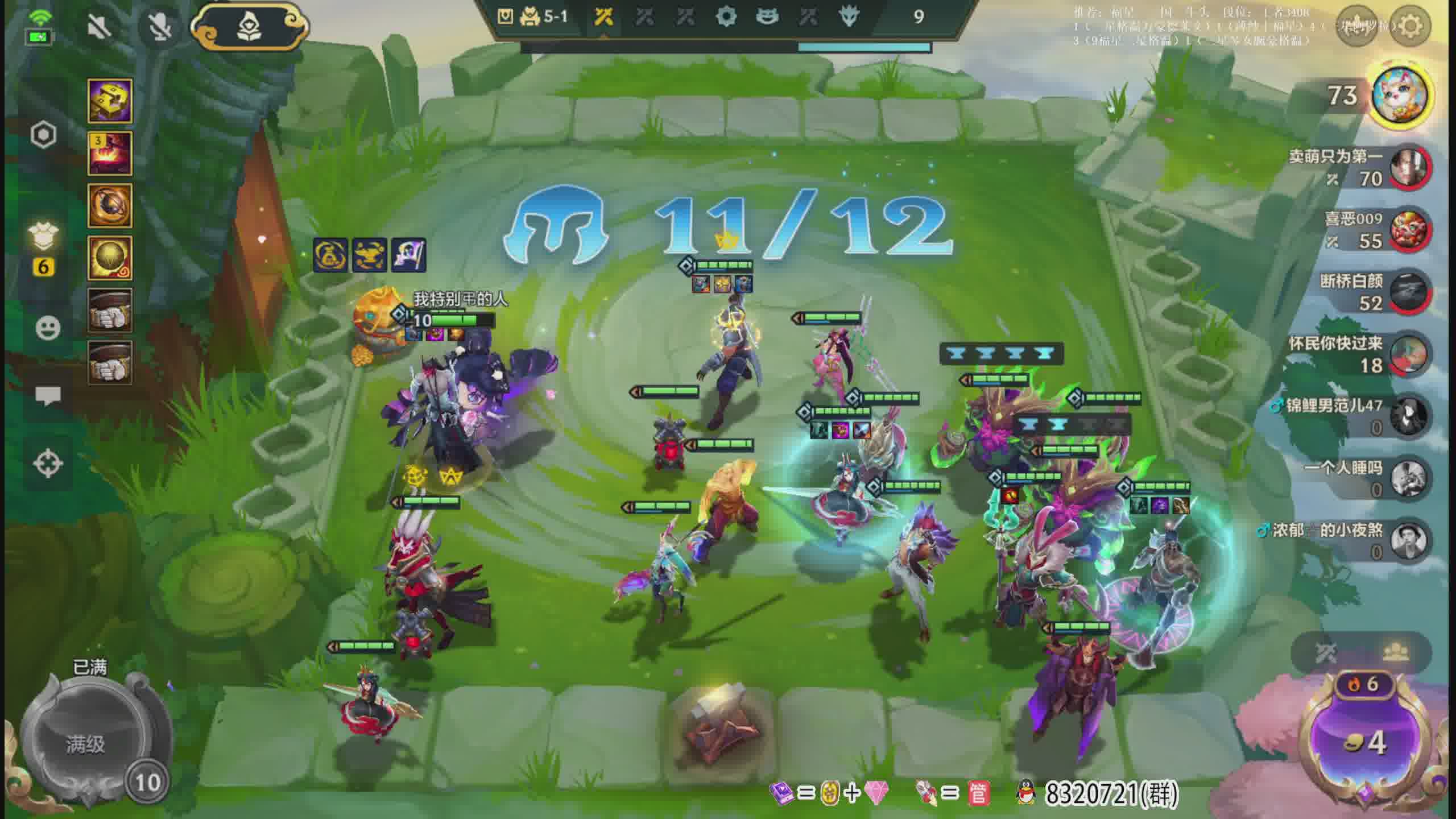The width and height of the screenshot is (1456, 819).
Task: Inspect the pirate flag augment icon
Action: (x=408, y=255)
